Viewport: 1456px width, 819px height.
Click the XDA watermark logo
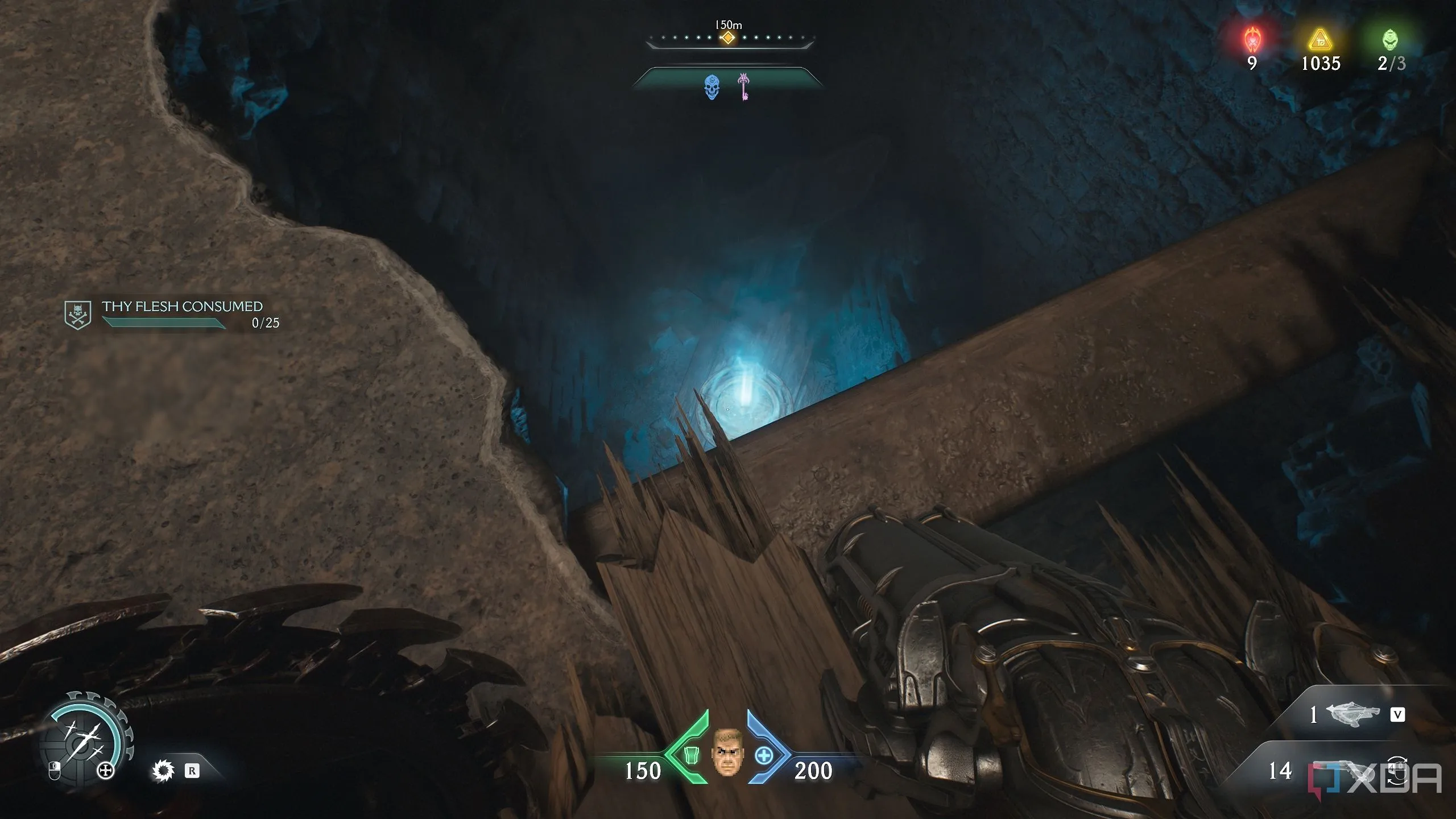[x=1375, y=779]
